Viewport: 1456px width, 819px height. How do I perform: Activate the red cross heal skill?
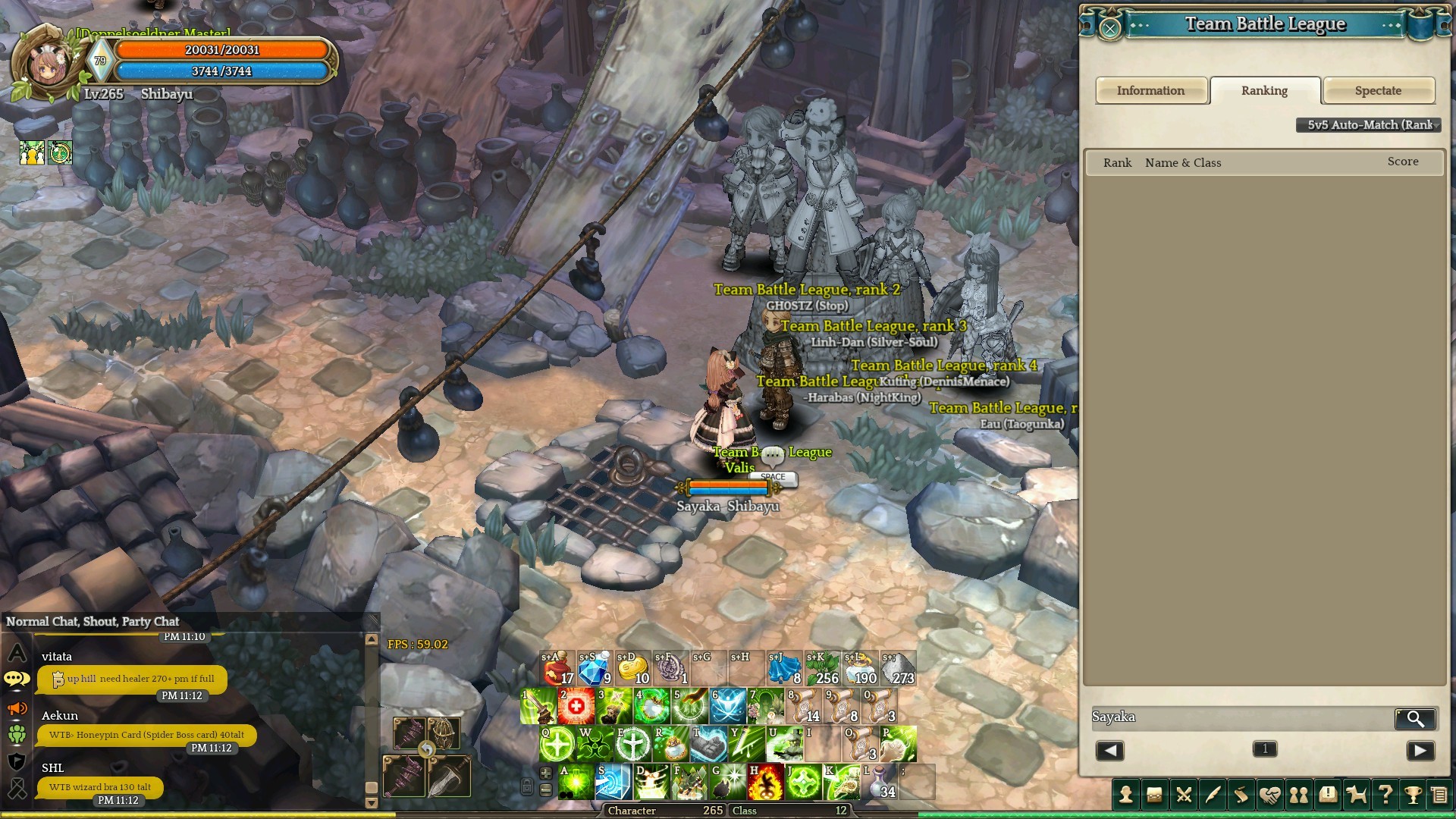(x=576, y=707)
